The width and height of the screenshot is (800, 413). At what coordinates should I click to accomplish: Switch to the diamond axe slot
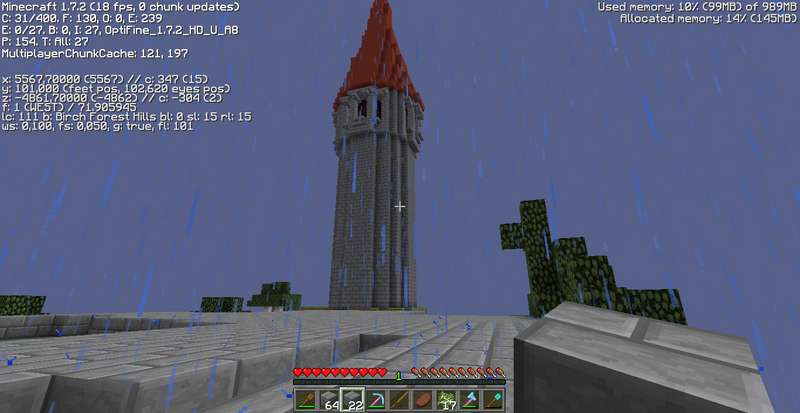tap(471, 400)
